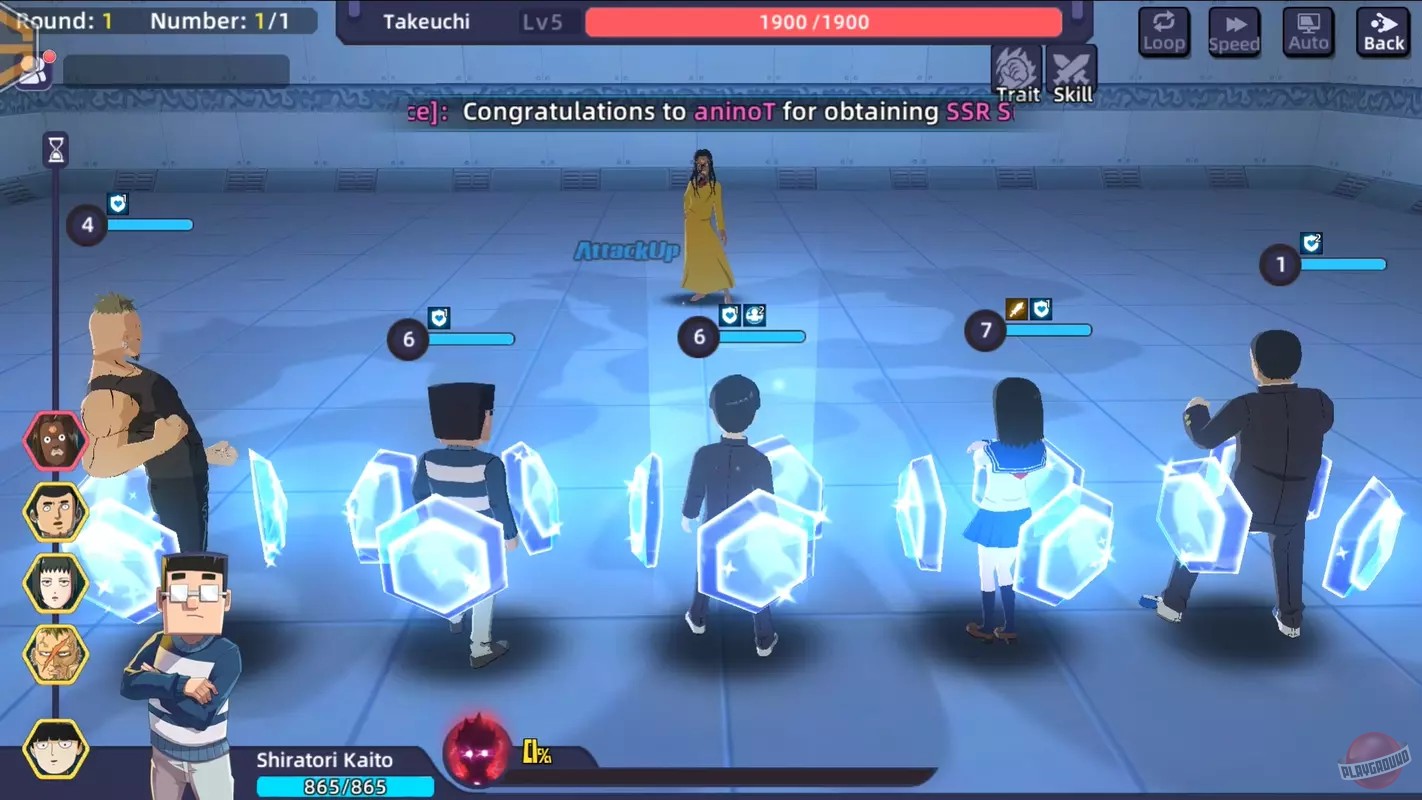The width and height of the screenshot is (1422, 800).
Task: Toggle Loop battle mode
Action: click(1164, 32)
